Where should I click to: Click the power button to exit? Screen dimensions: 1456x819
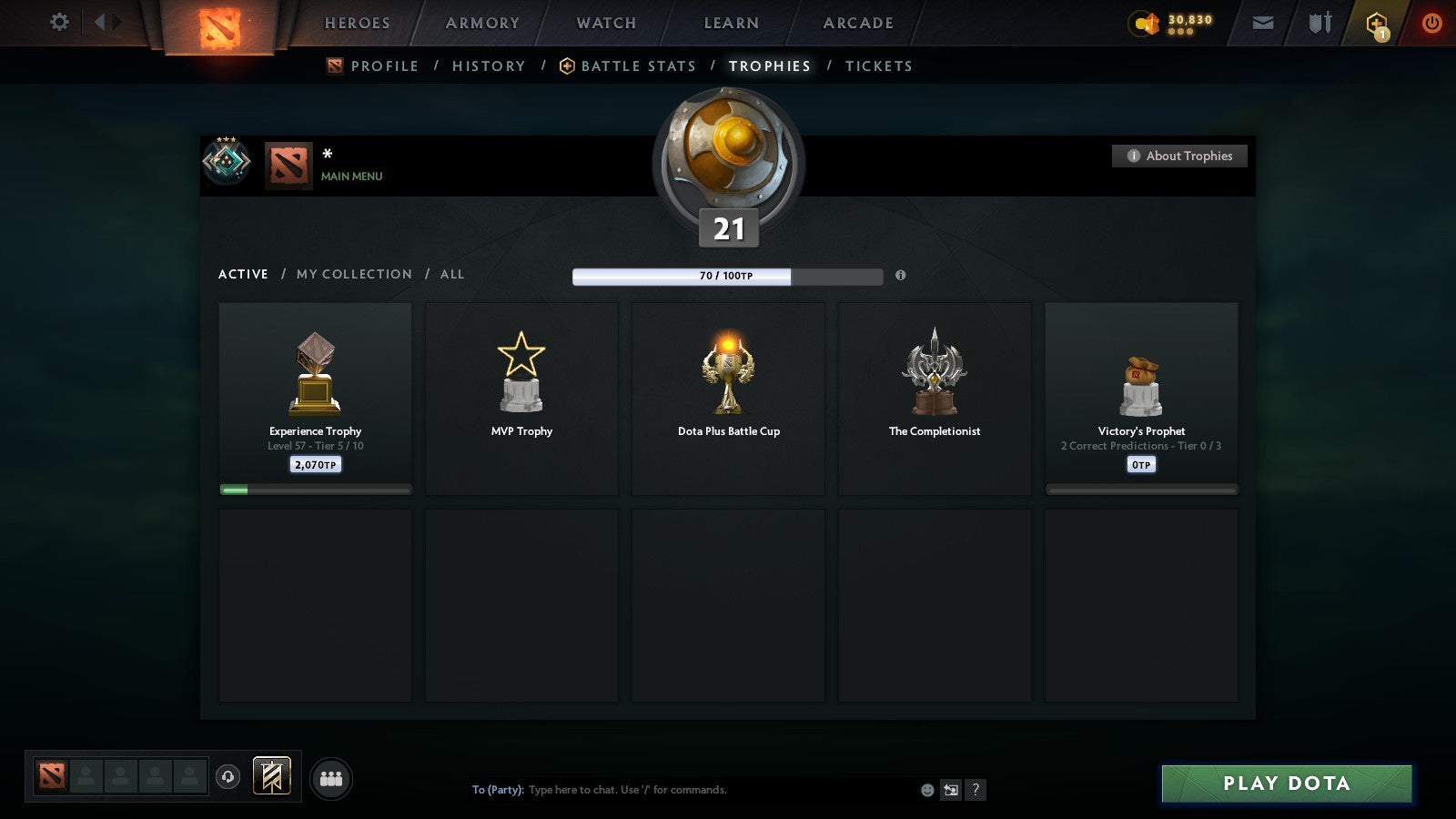[x=1431, y=23]
